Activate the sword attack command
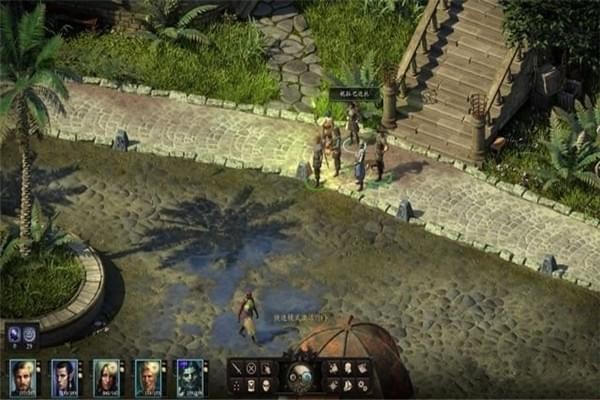The width and height of the screenshot is (600, 400). click(237, 368)
